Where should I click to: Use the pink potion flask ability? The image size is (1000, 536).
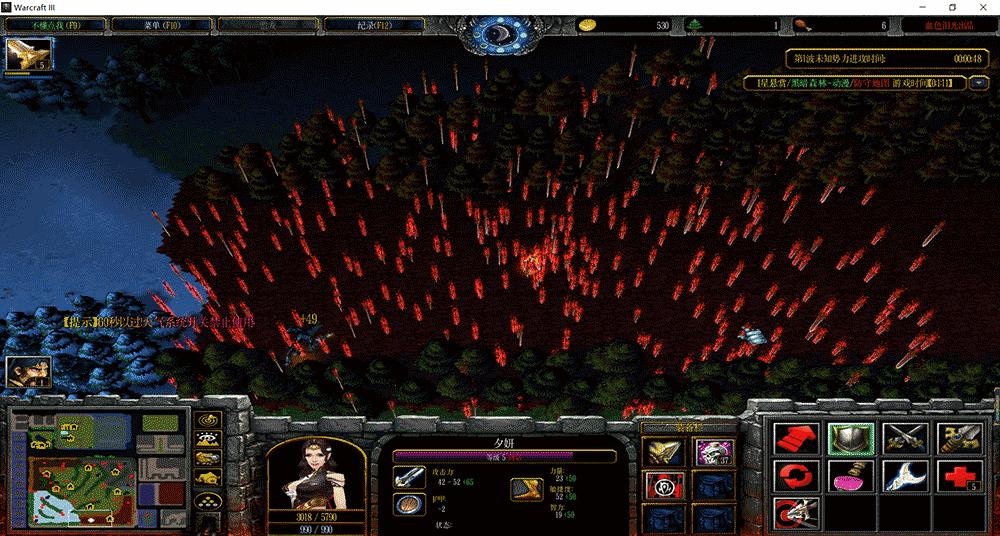851,475
